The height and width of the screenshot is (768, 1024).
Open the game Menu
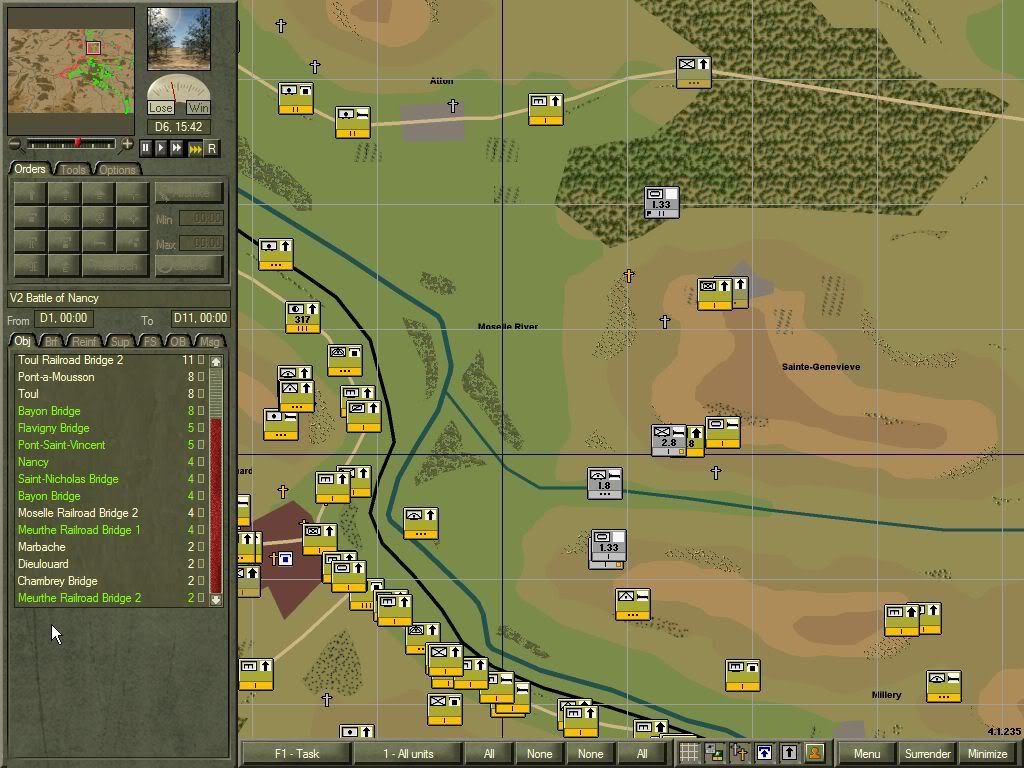point(867,754)
